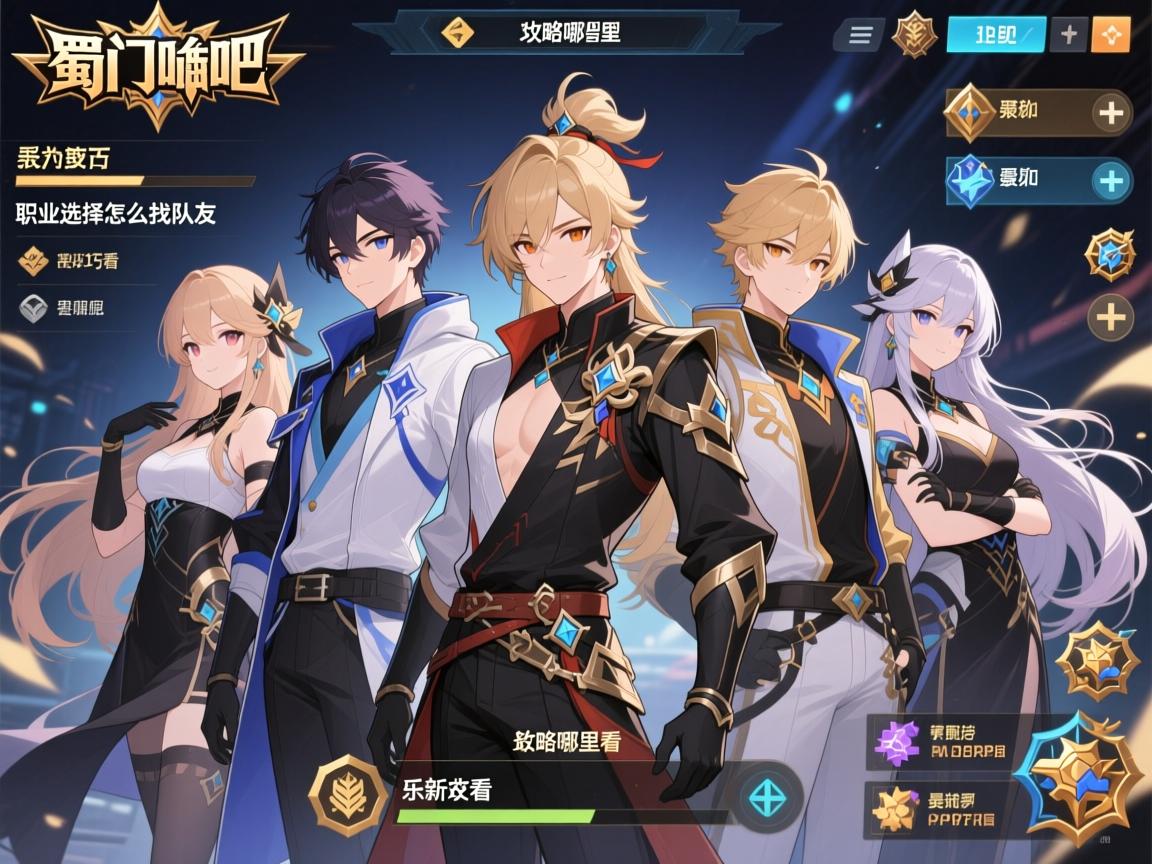Open the hamburger menu button
The height and width of the screenshot is (864, 1152).
(x=859, y=35)
